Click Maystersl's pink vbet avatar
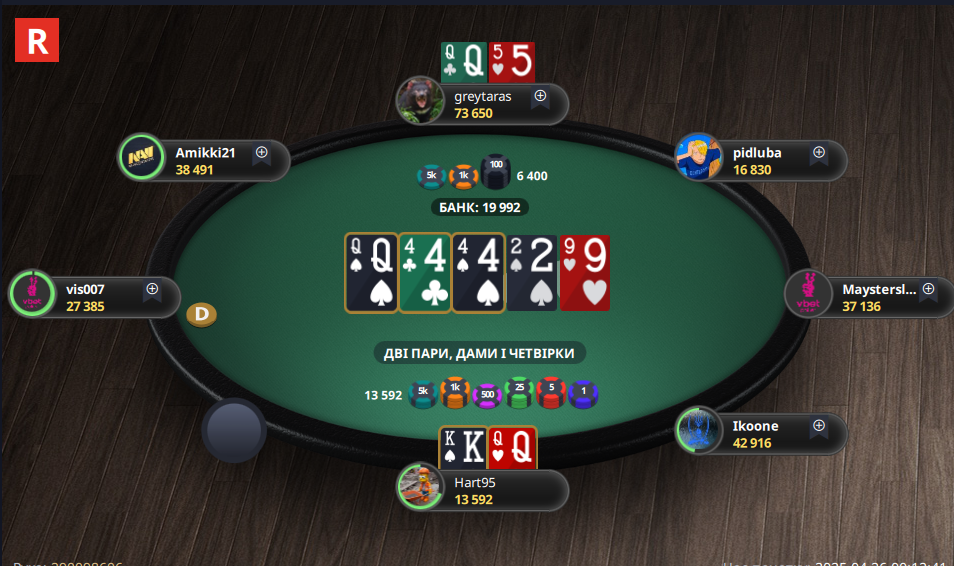Image resolution: width=954 pixels, height=566 pixels. (808, 294)
